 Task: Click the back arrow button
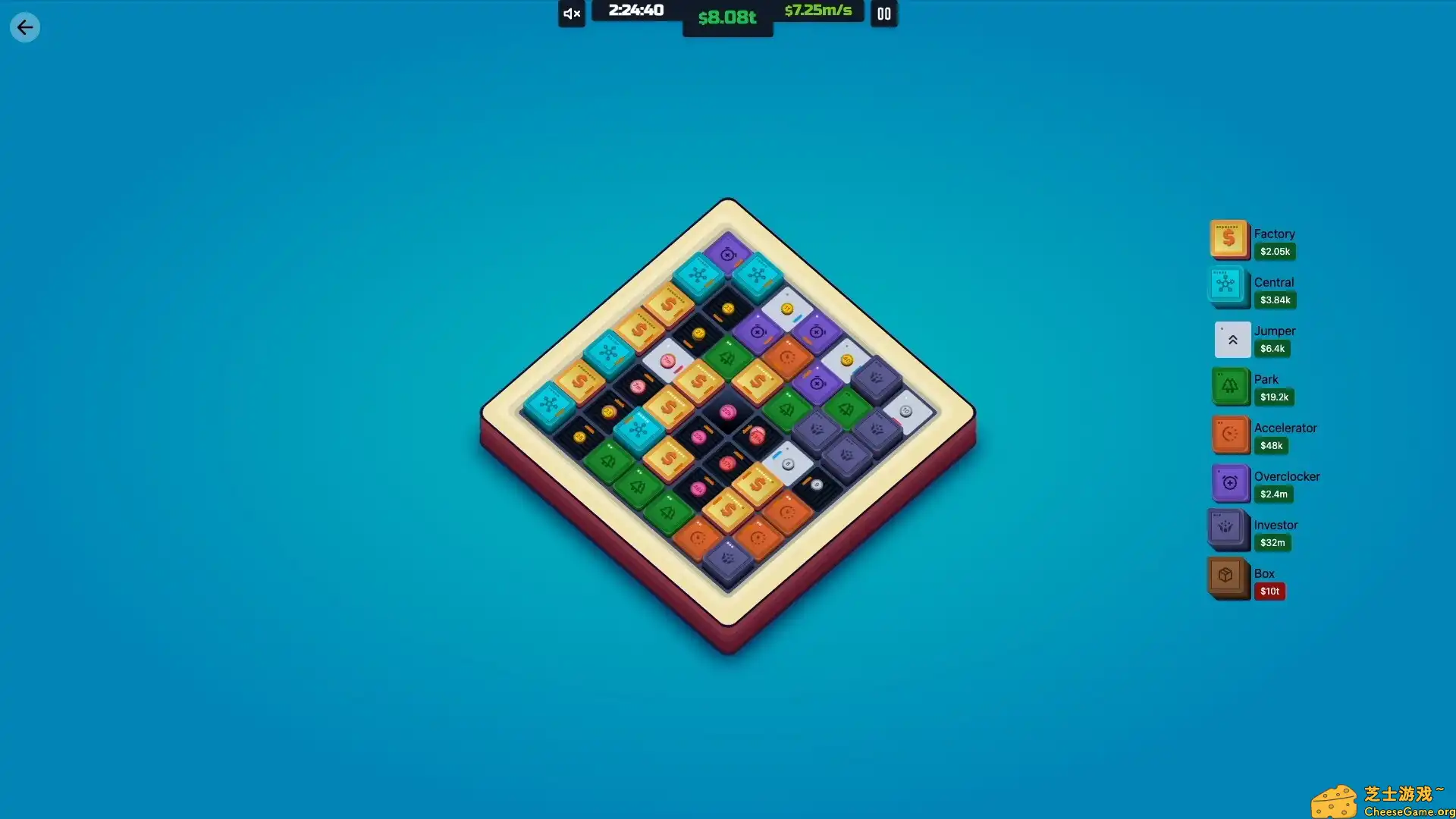point(25,27)
